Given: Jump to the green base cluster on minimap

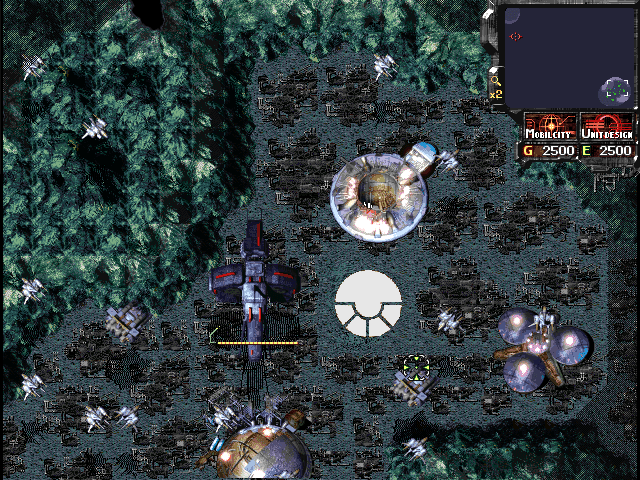Looking at the screenshot, I should click(615, 92).
